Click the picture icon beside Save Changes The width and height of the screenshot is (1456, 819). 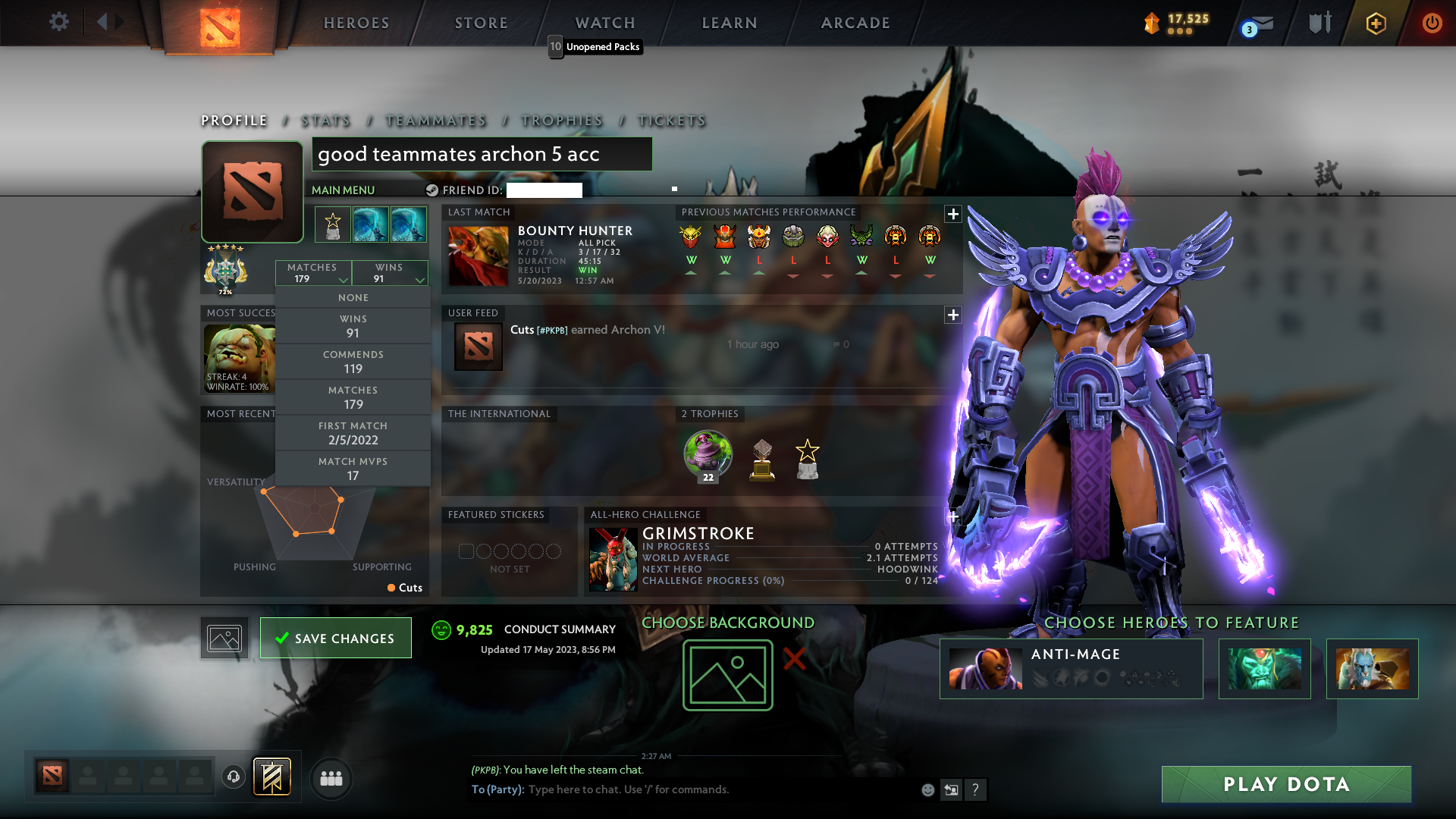click(224, 638)
